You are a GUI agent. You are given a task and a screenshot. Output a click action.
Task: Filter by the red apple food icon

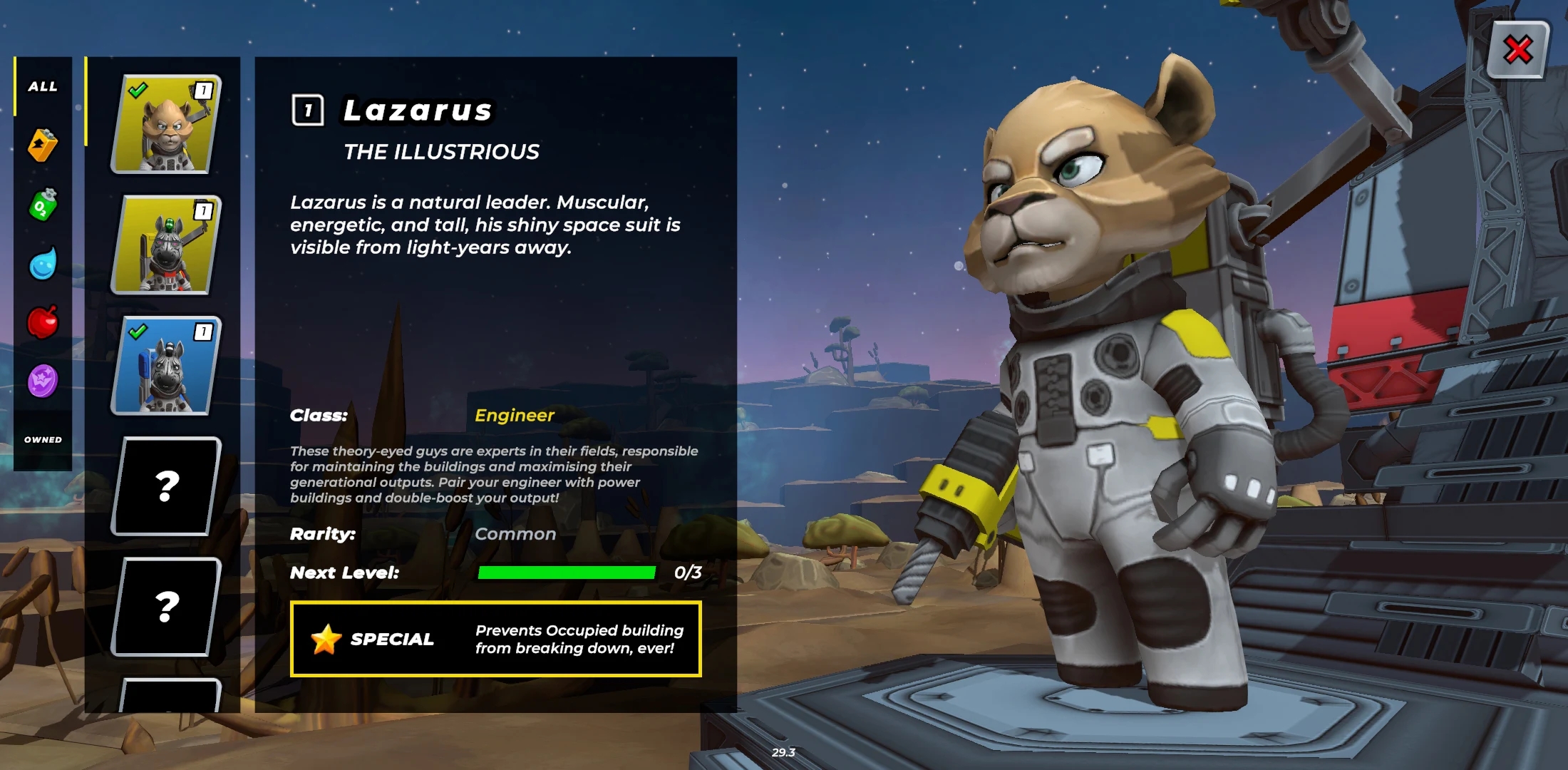pos(43,322)
